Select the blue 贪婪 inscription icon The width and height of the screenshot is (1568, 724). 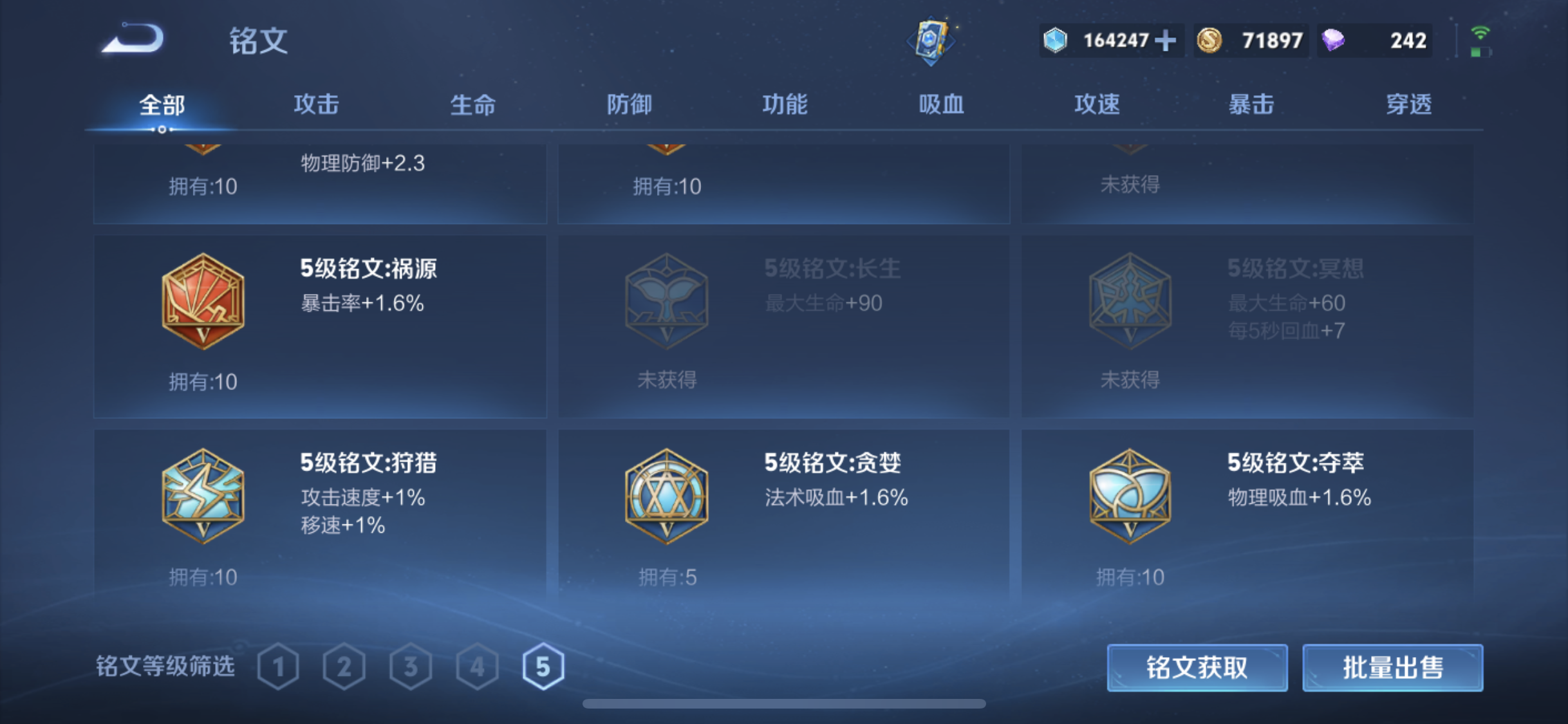(666, 496)
